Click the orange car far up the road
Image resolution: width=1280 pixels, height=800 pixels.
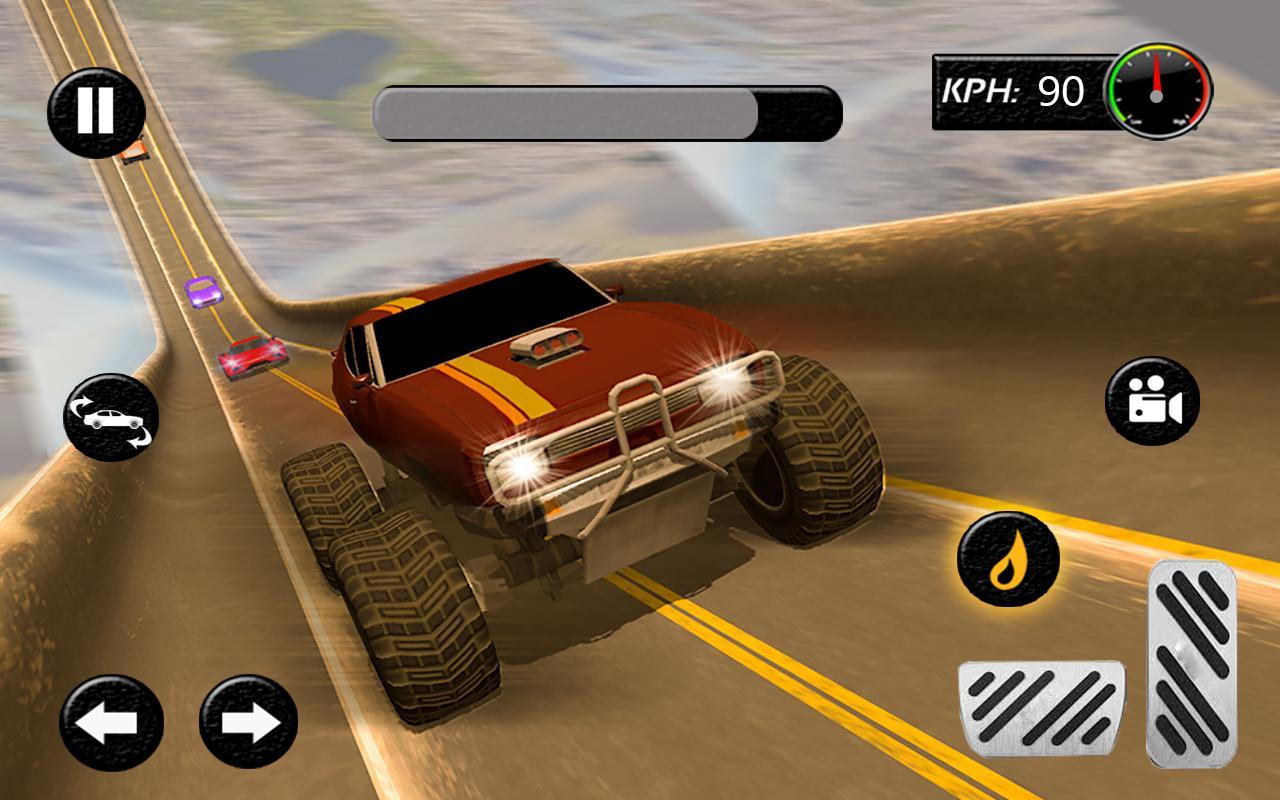coord(137,152)
